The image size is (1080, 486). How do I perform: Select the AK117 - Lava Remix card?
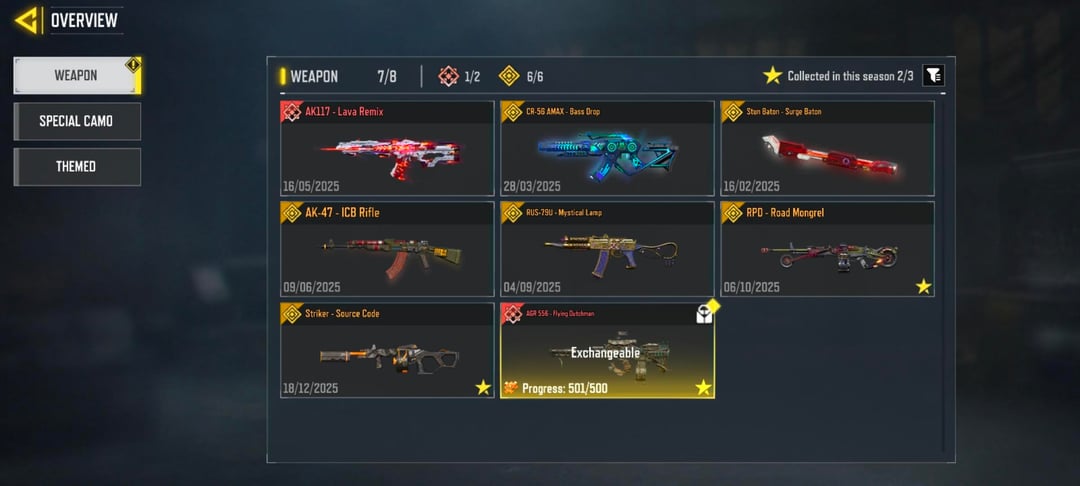point(387,148)
